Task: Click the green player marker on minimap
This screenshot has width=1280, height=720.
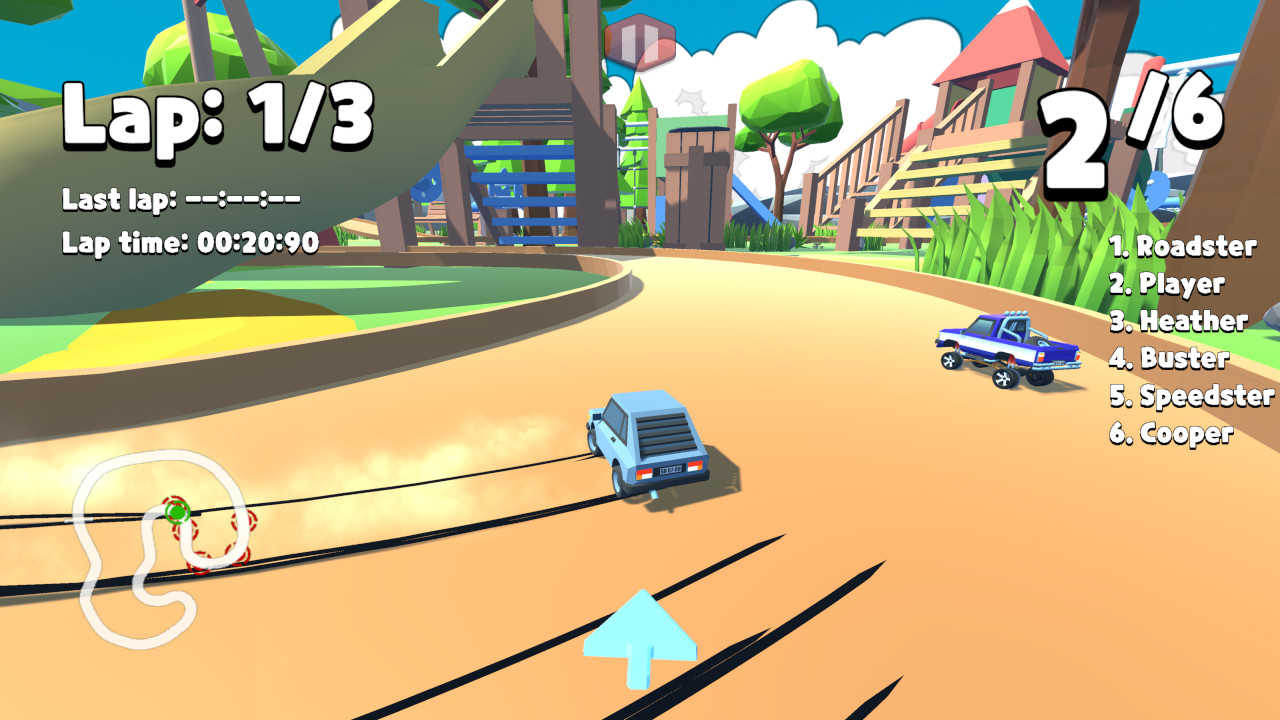Action: [x=176, y=511]
